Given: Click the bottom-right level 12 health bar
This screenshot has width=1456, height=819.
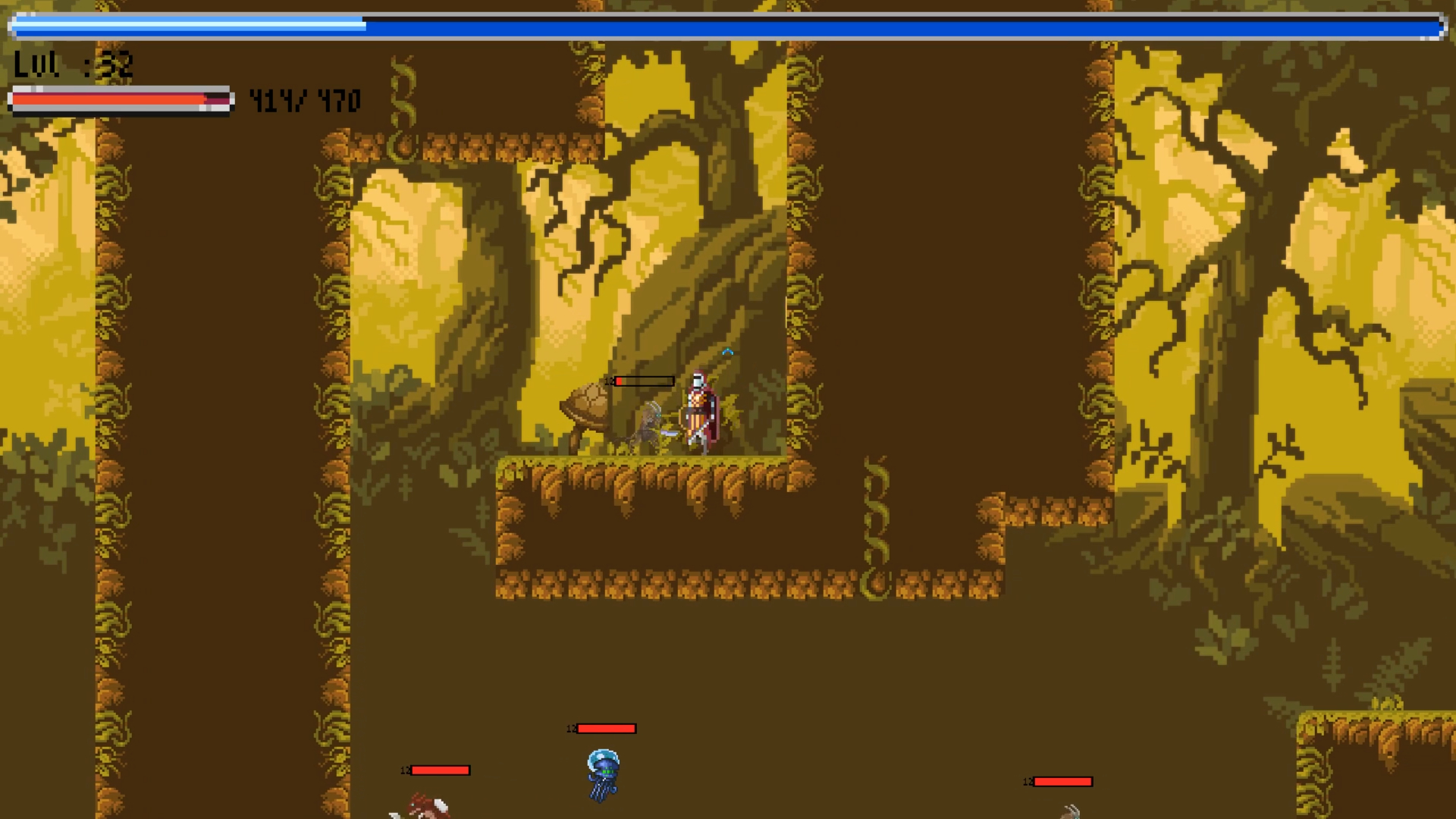Looking at the screenshot, I should tap(1062, 781).
